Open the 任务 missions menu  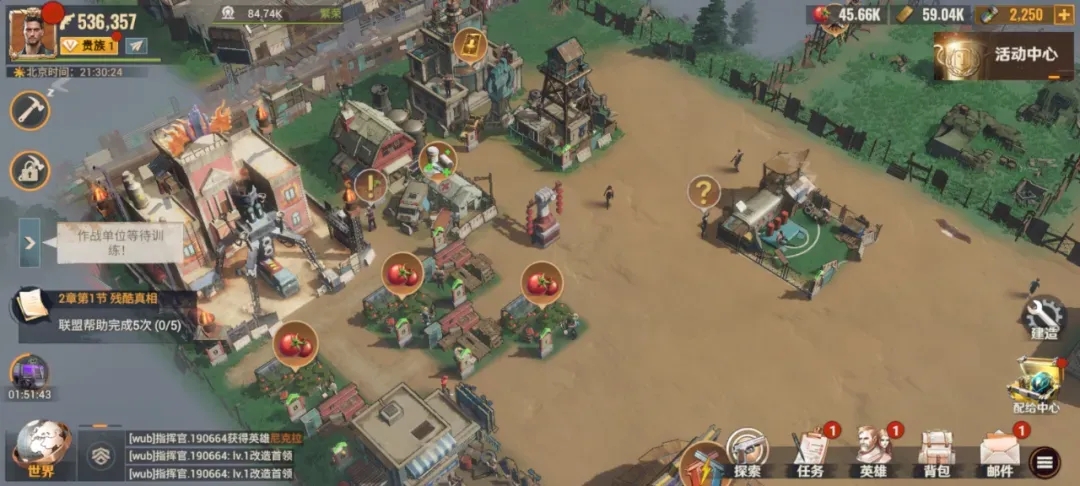(x=812, y=452)
